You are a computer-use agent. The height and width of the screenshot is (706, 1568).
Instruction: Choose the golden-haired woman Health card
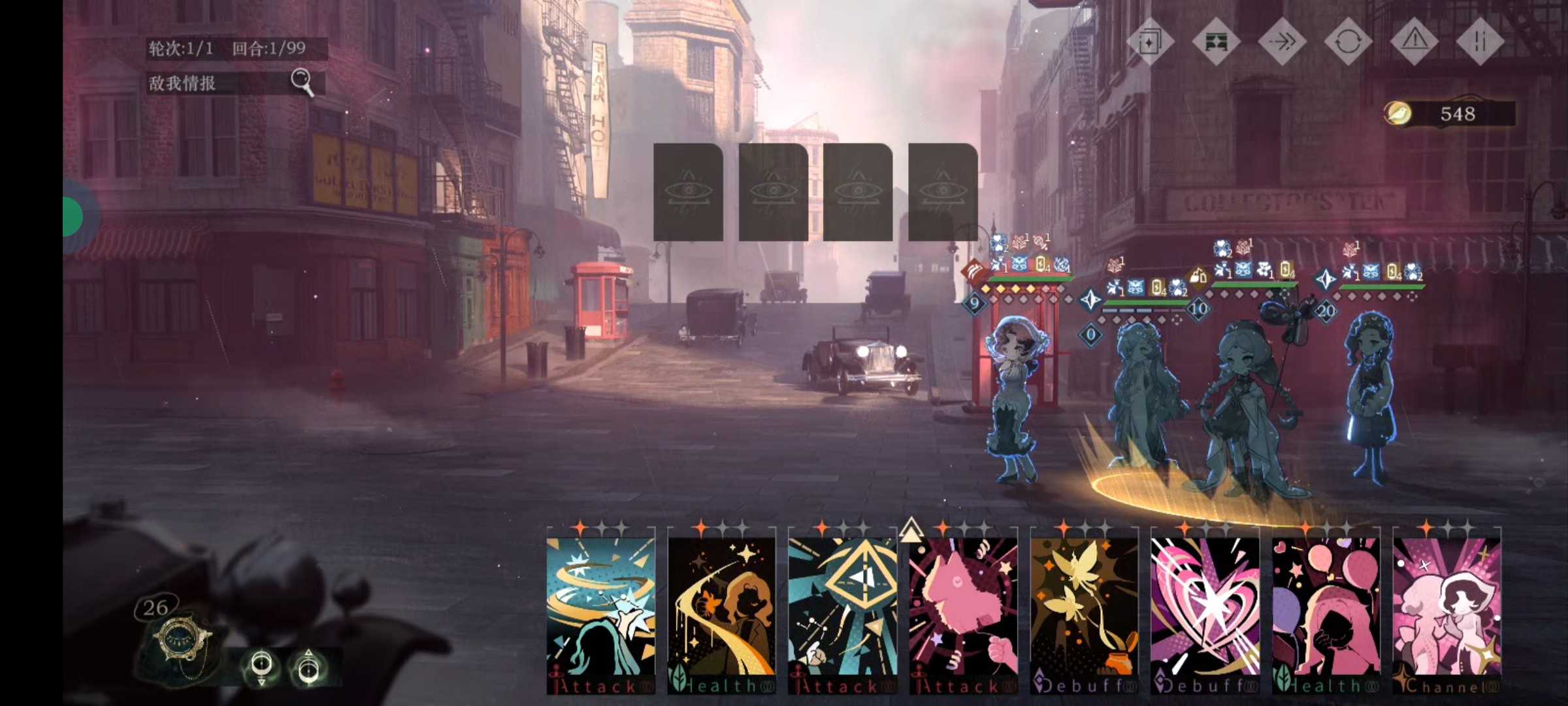(x=721, y=608)
